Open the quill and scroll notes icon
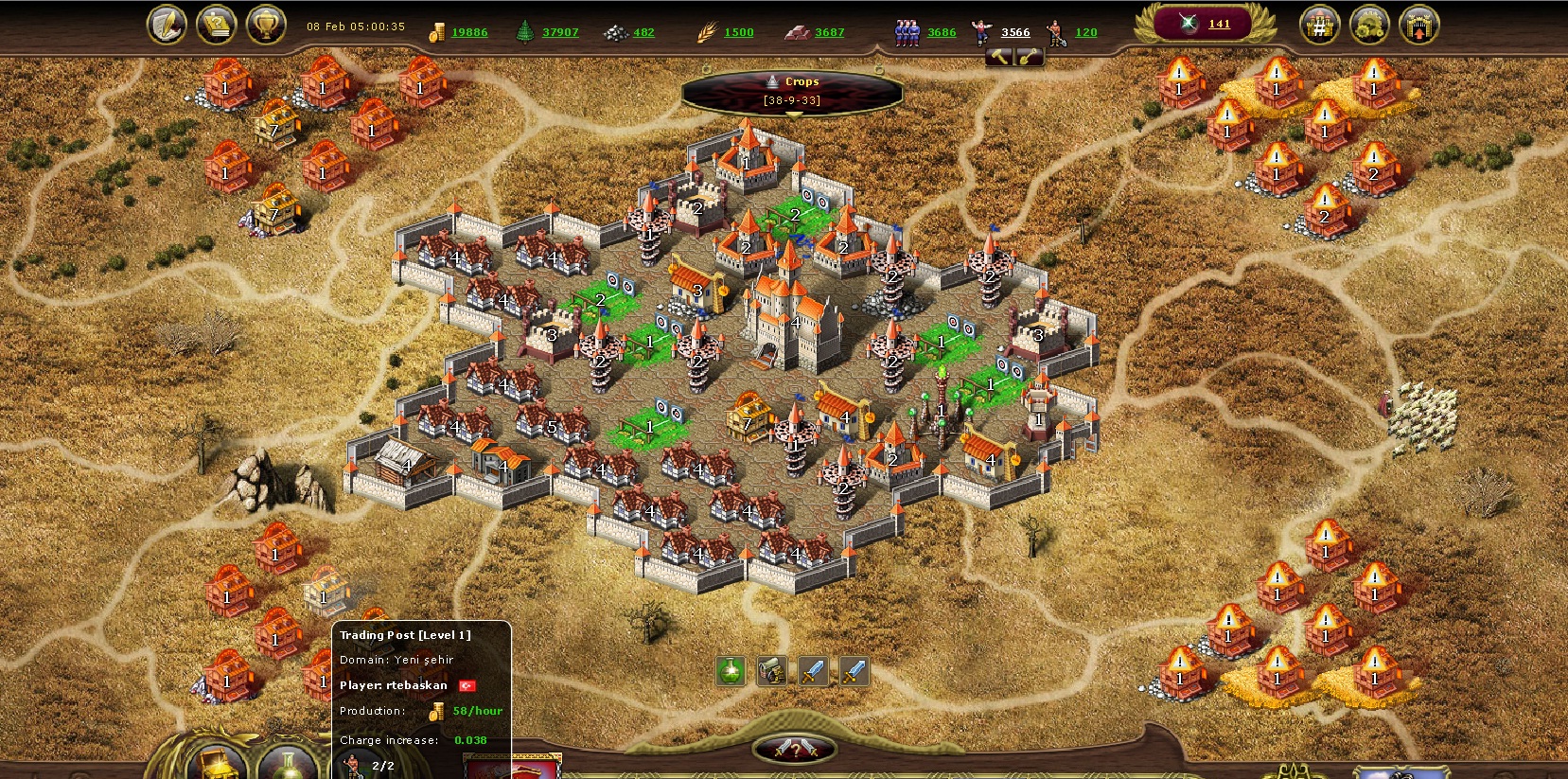Screen dimensions: 1568x779 167,26
